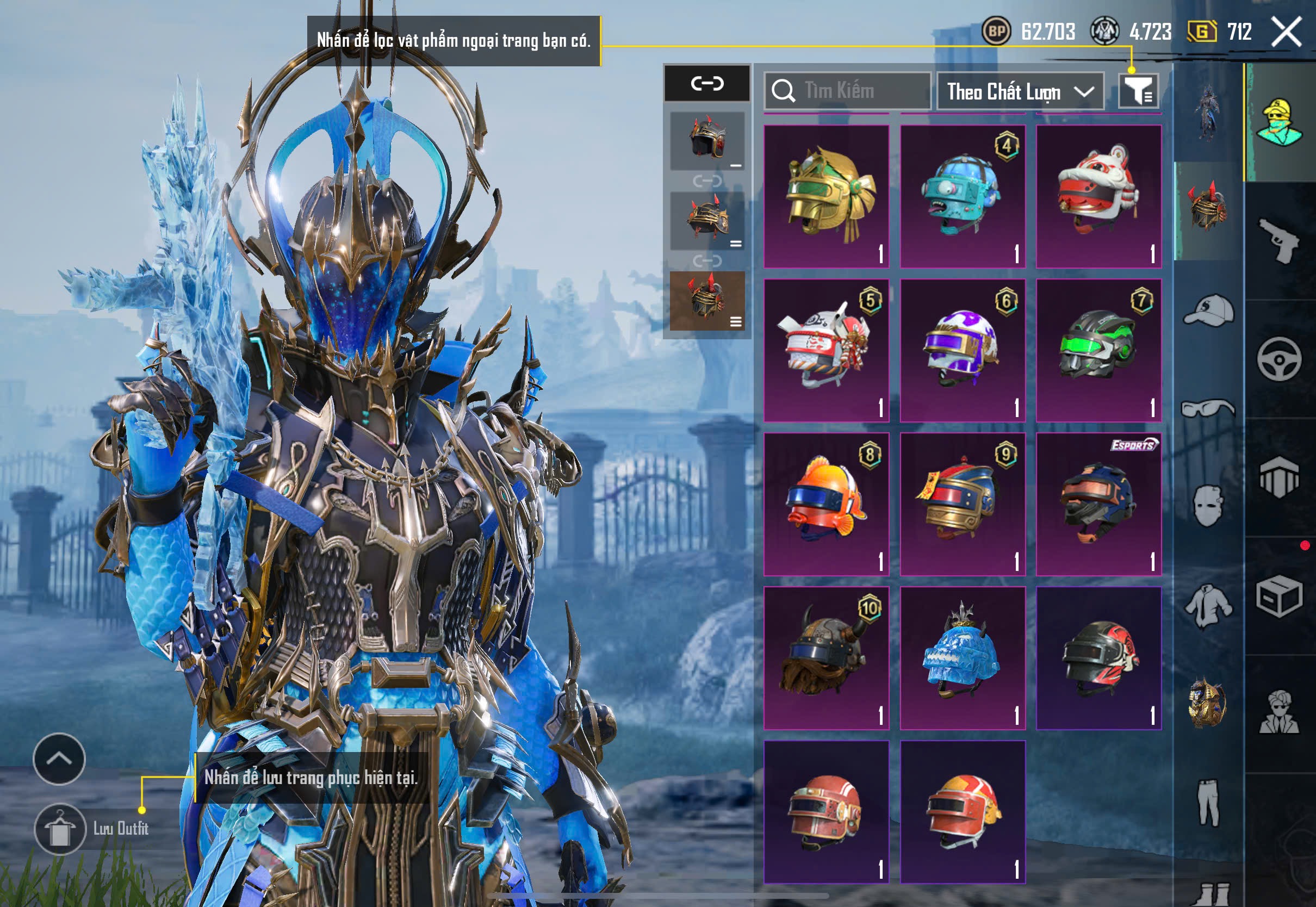Viewport: 1316px width, 907px height.
Task: Select the blue ice crystal helmet
Action: 963,657
